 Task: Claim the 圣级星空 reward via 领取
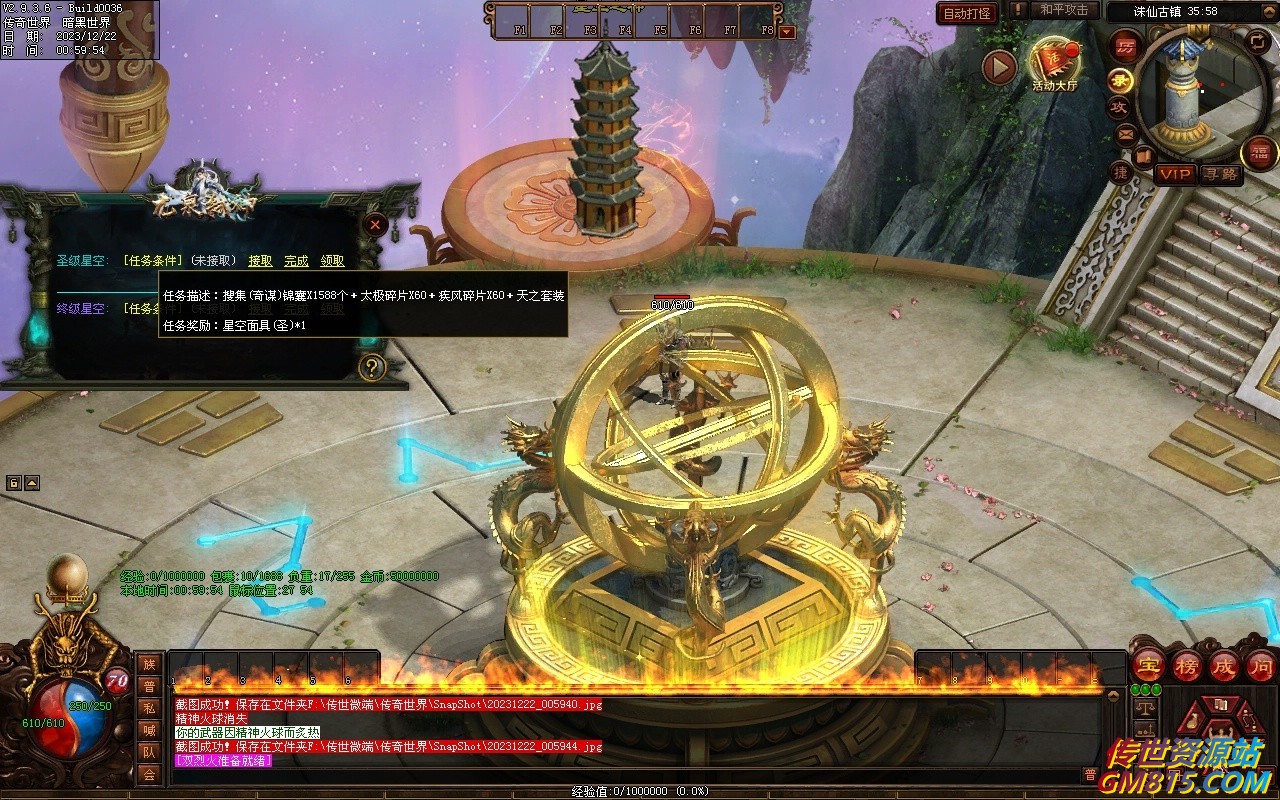[x=332, y=261]
